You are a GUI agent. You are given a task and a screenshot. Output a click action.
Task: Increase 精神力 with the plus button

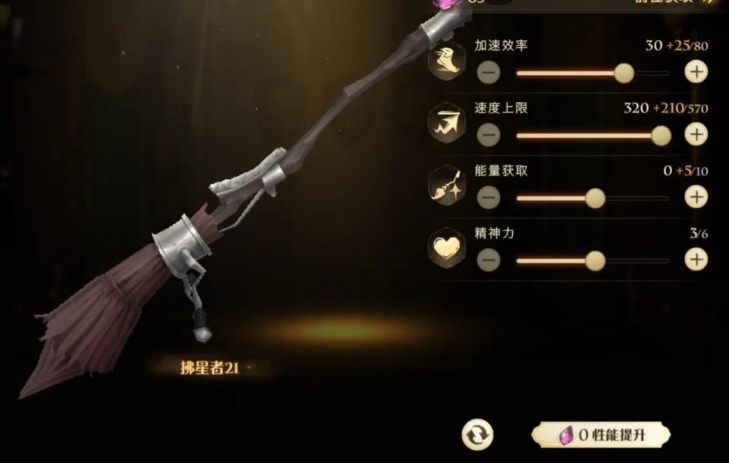[x=696, y=260]
